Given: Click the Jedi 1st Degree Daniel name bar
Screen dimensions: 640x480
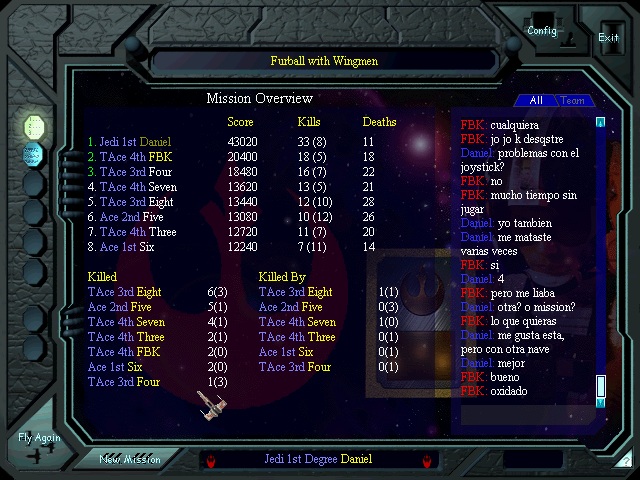Looking at the screenshot, I should point(318,459).
